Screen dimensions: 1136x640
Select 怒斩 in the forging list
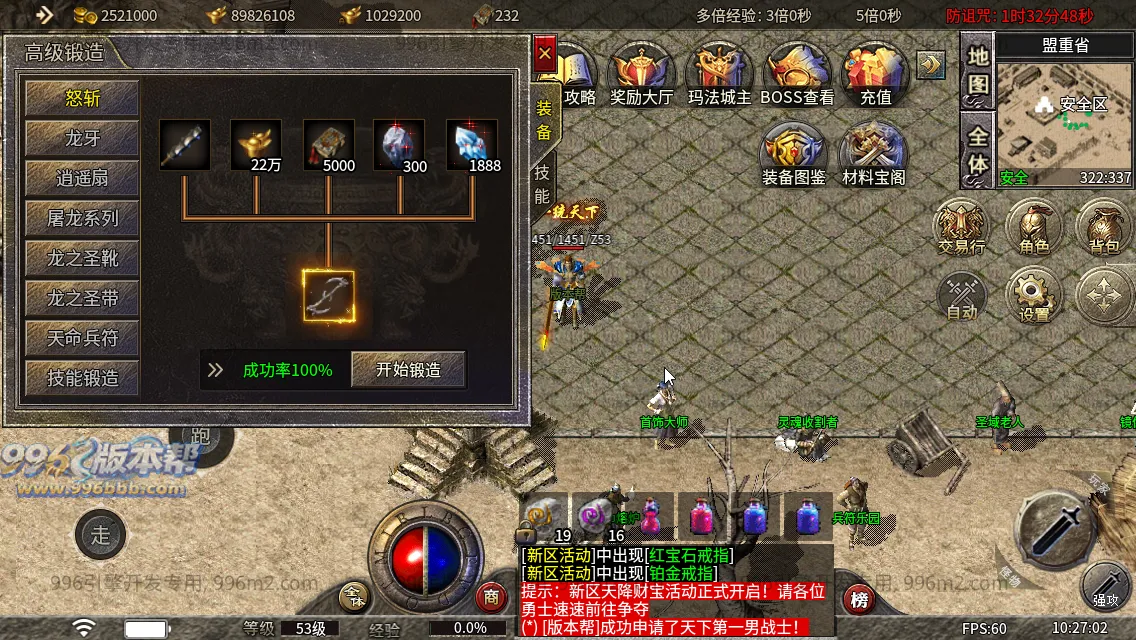point(83,98)
